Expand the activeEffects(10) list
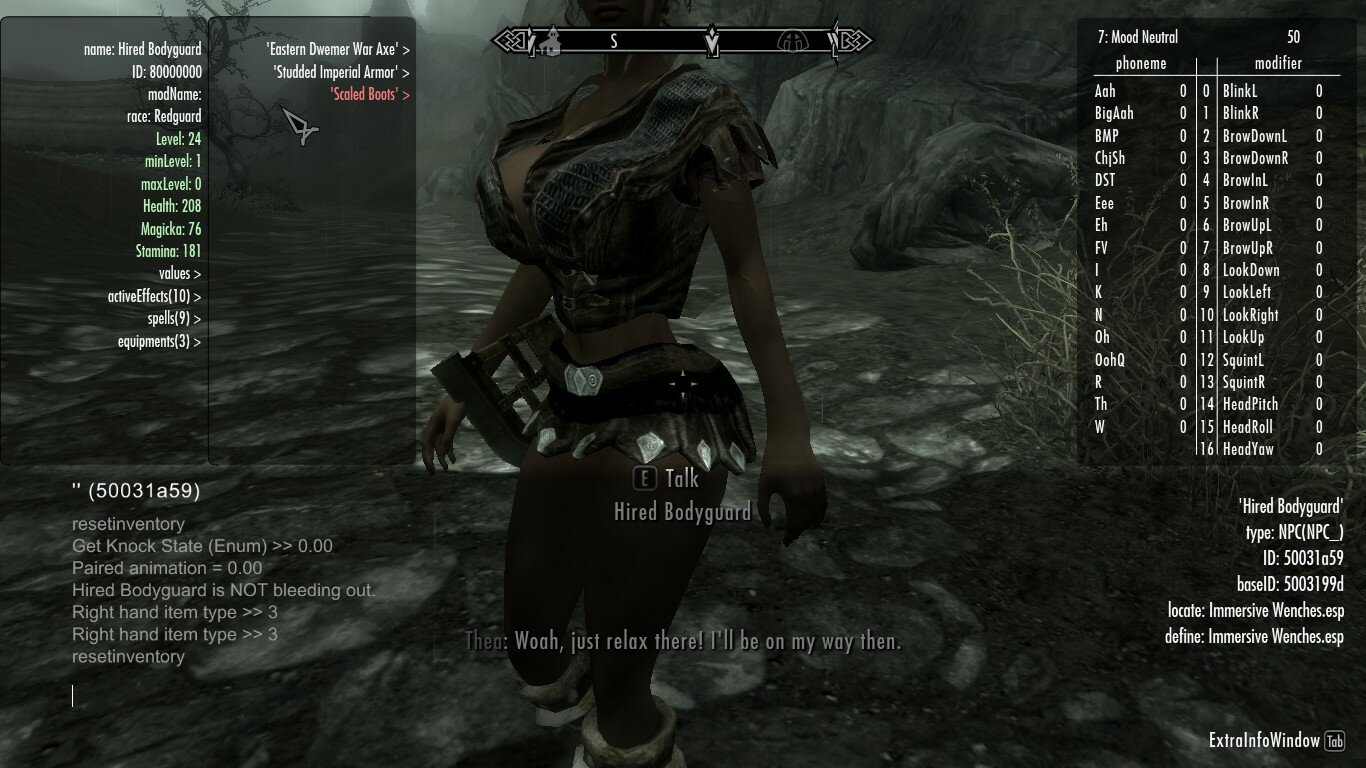 pyautogui.click(x=154, y=297)
